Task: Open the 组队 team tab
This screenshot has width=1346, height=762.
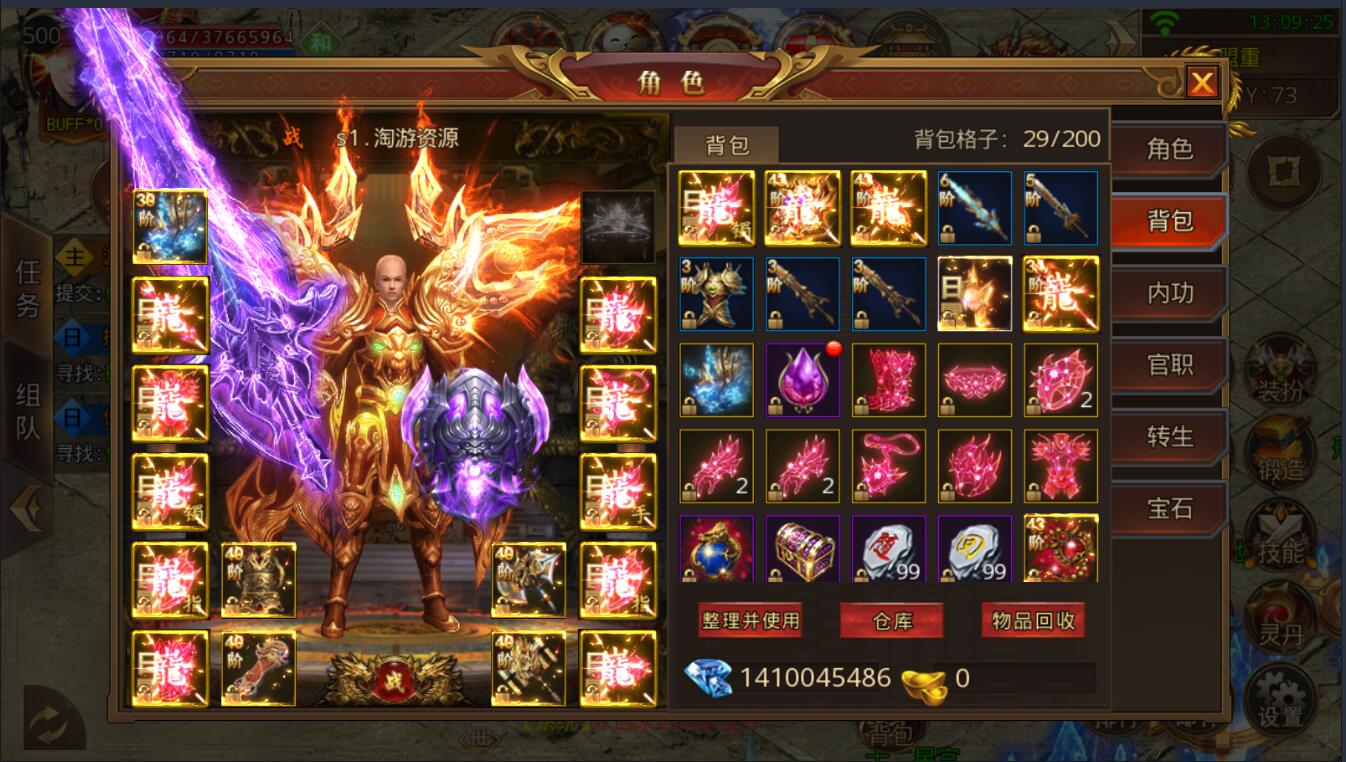Action: click(27, 412)
